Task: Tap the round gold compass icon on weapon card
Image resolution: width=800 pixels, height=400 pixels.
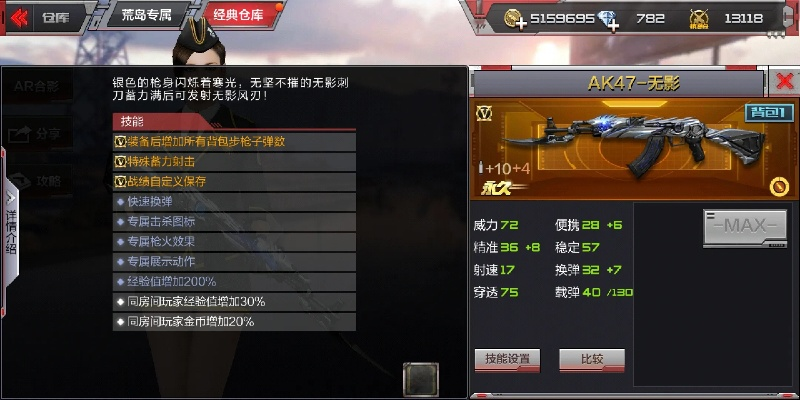Action: pos(781,186)
